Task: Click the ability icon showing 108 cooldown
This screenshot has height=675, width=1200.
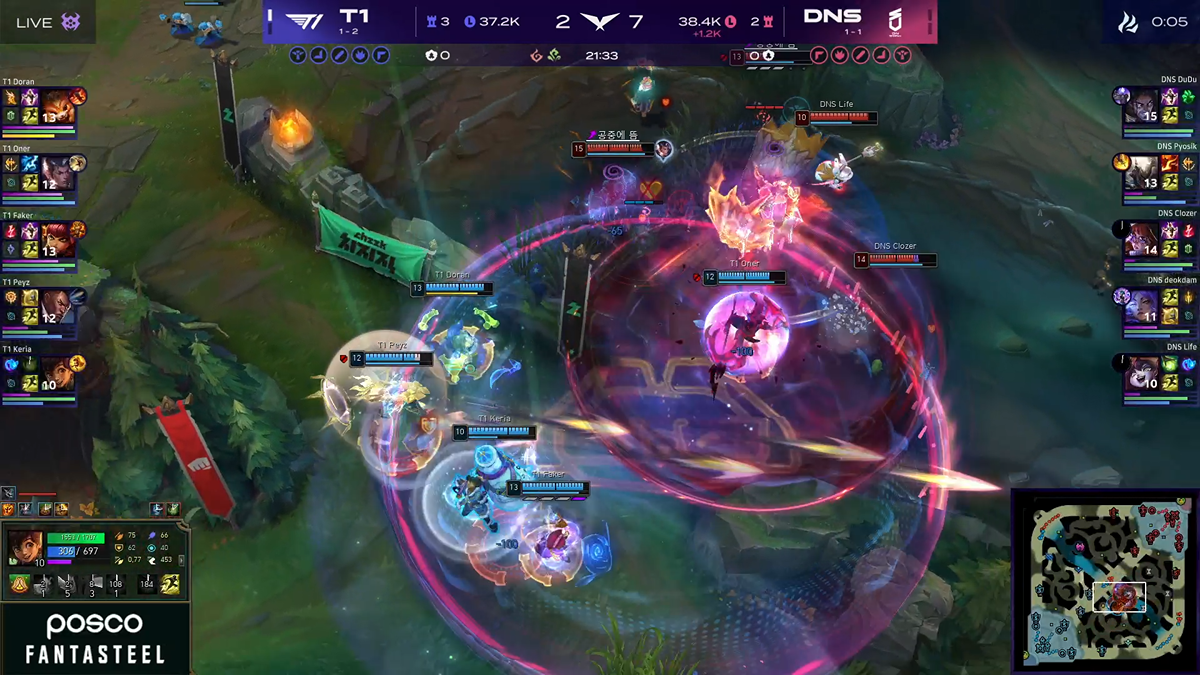Action: pyautogui.click(x=118, y=585)
